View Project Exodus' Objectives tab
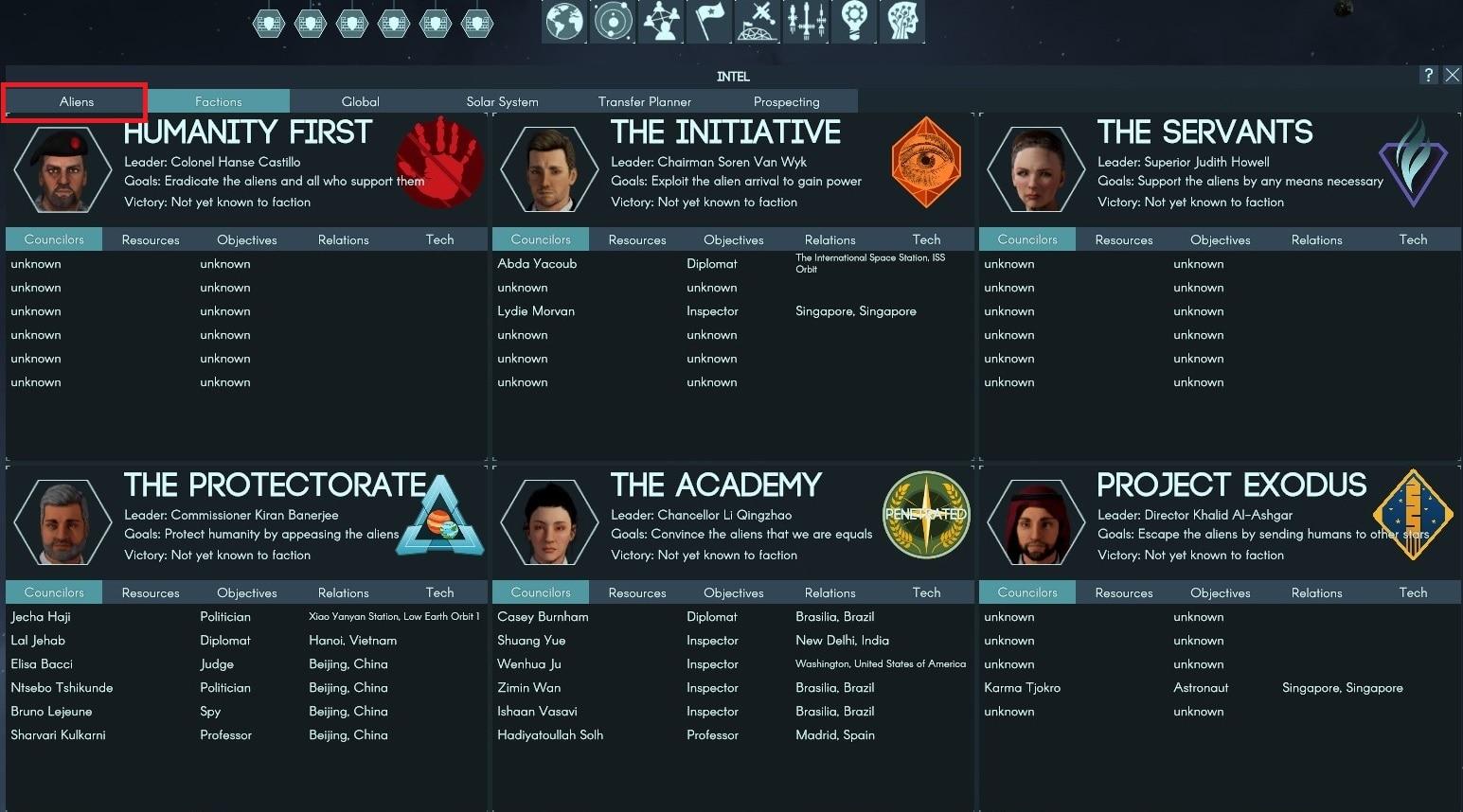Image resolution: width=1463 pixels, height=812 pixels. 1220,593
